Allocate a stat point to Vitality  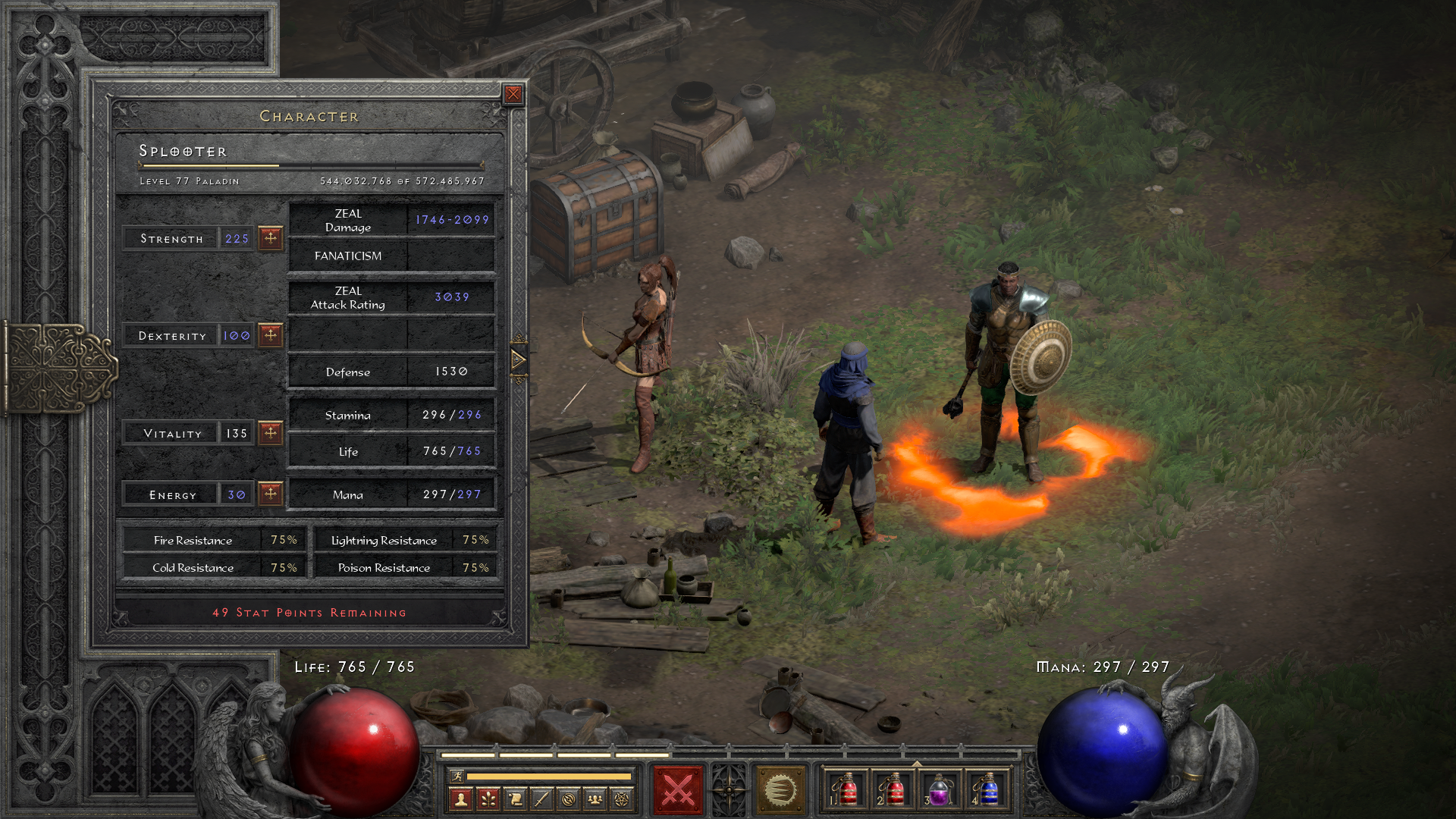(270, 433)
